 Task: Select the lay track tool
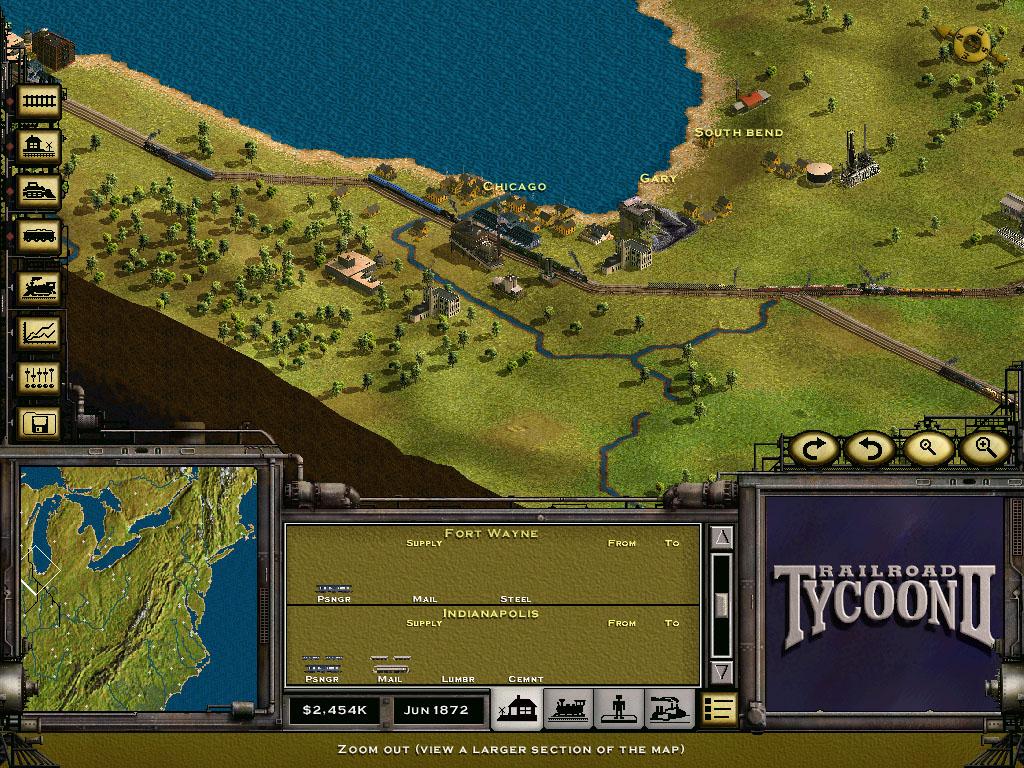39,101
